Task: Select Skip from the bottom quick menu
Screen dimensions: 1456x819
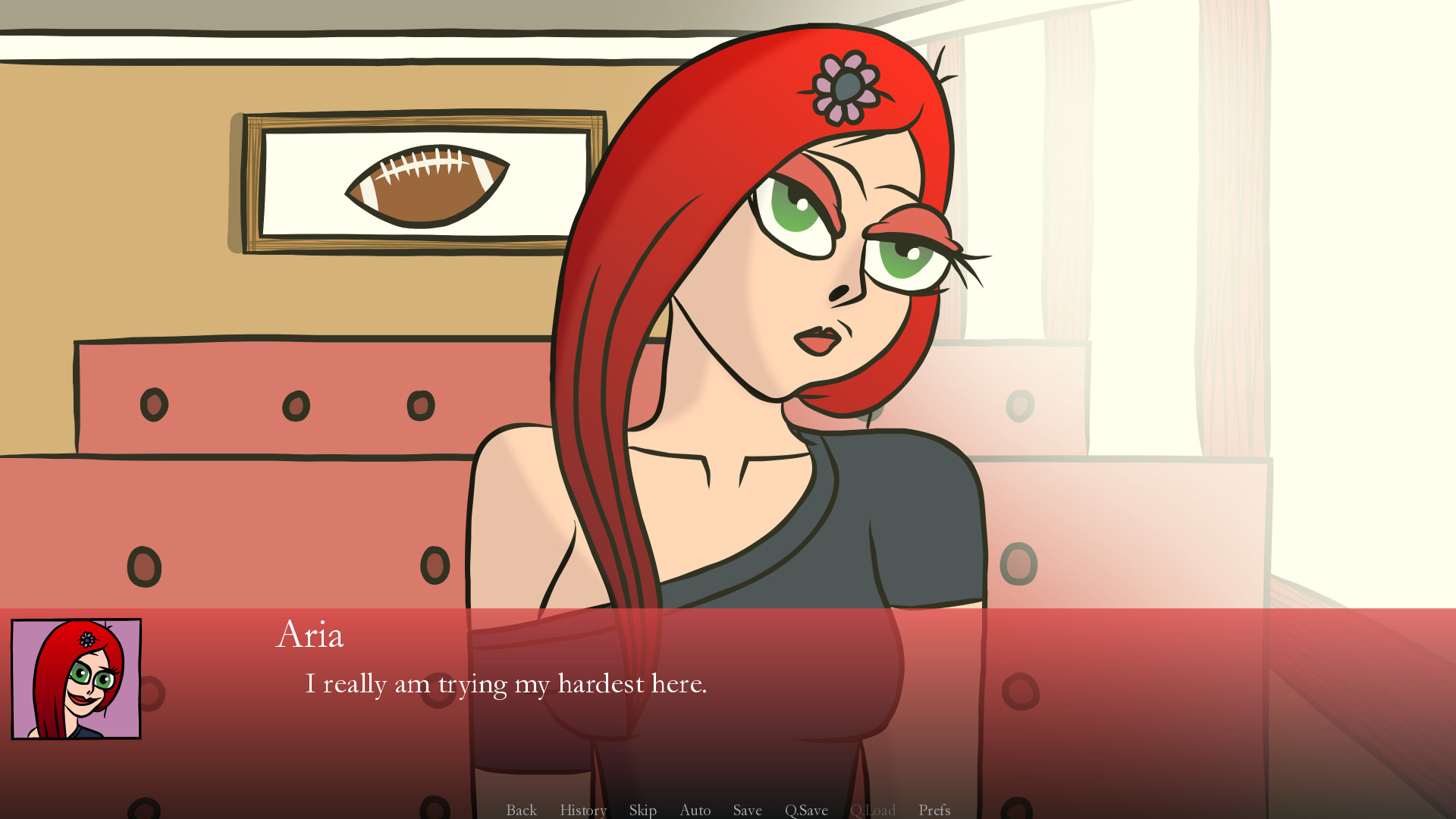Action: [x=642, y=810]
